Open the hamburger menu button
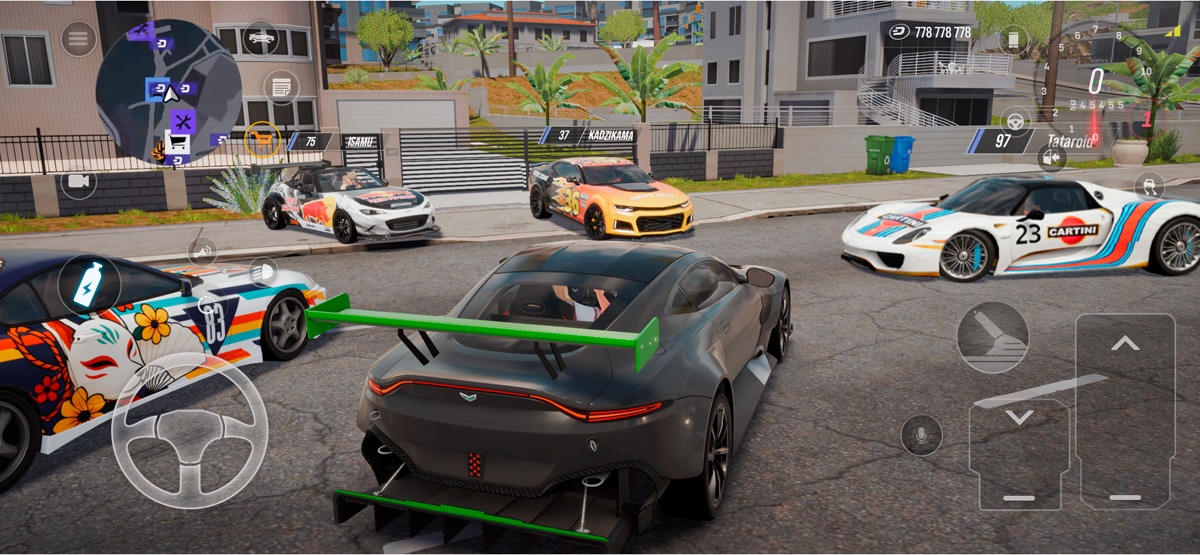Screen dimensions: 1200x555 (x=78, y=39)
